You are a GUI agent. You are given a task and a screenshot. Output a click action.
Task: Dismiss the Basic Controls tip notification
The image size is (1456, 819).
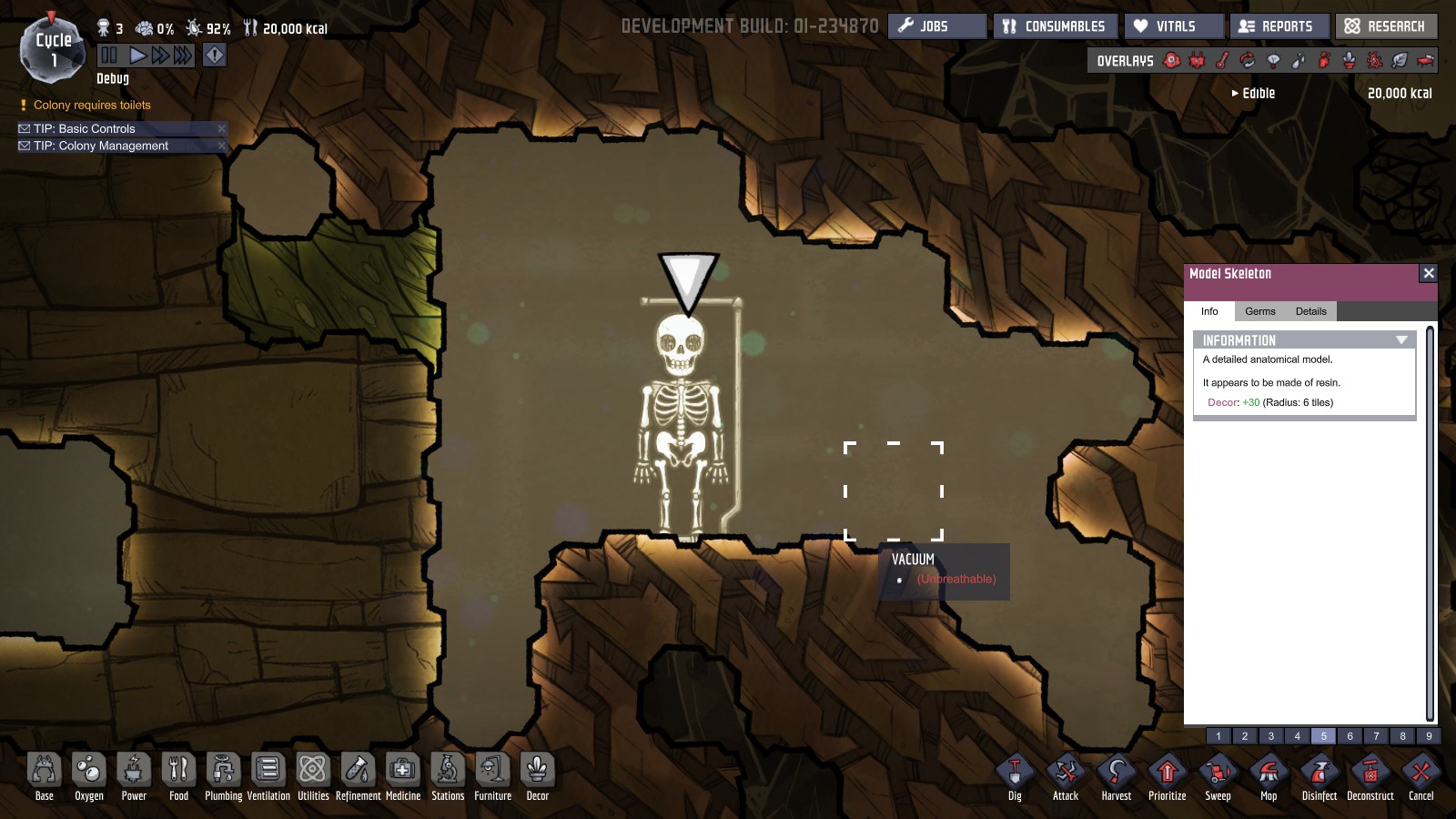click(x=221, y=129)
